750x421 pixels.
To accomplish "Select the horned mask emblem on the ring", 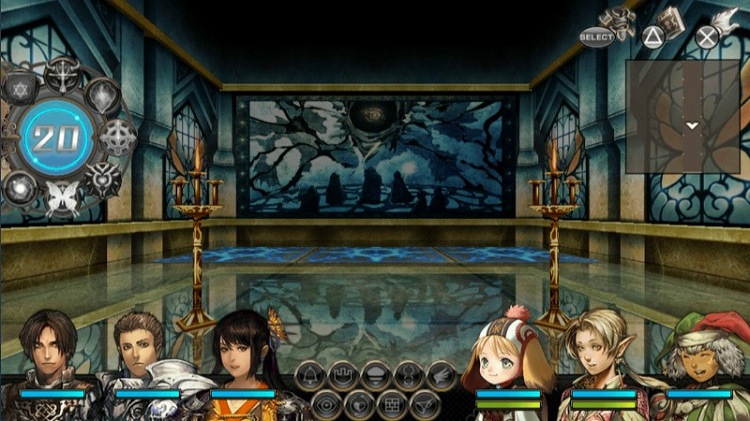I will [103, 178].
